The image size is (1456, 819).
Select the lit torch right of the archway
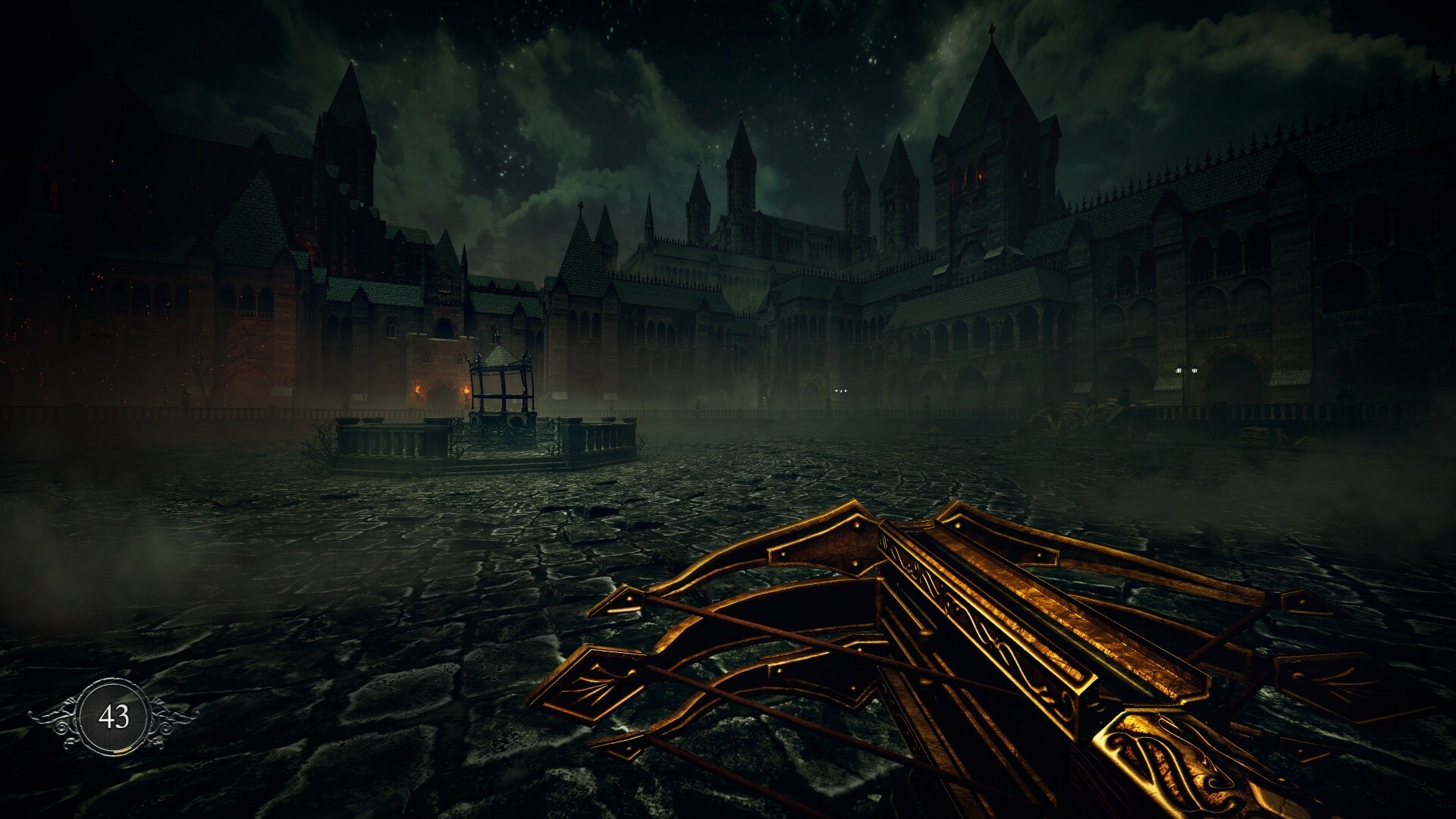(466, 391)
